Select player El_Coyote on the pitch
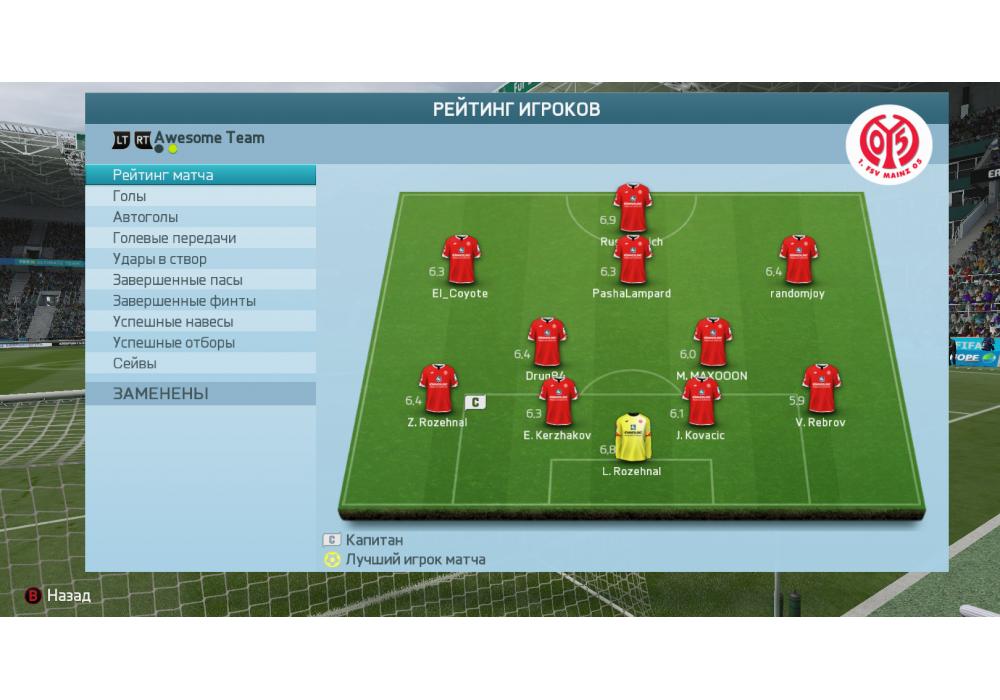This screenshot has height=700, width=1000. click(461, 260)
